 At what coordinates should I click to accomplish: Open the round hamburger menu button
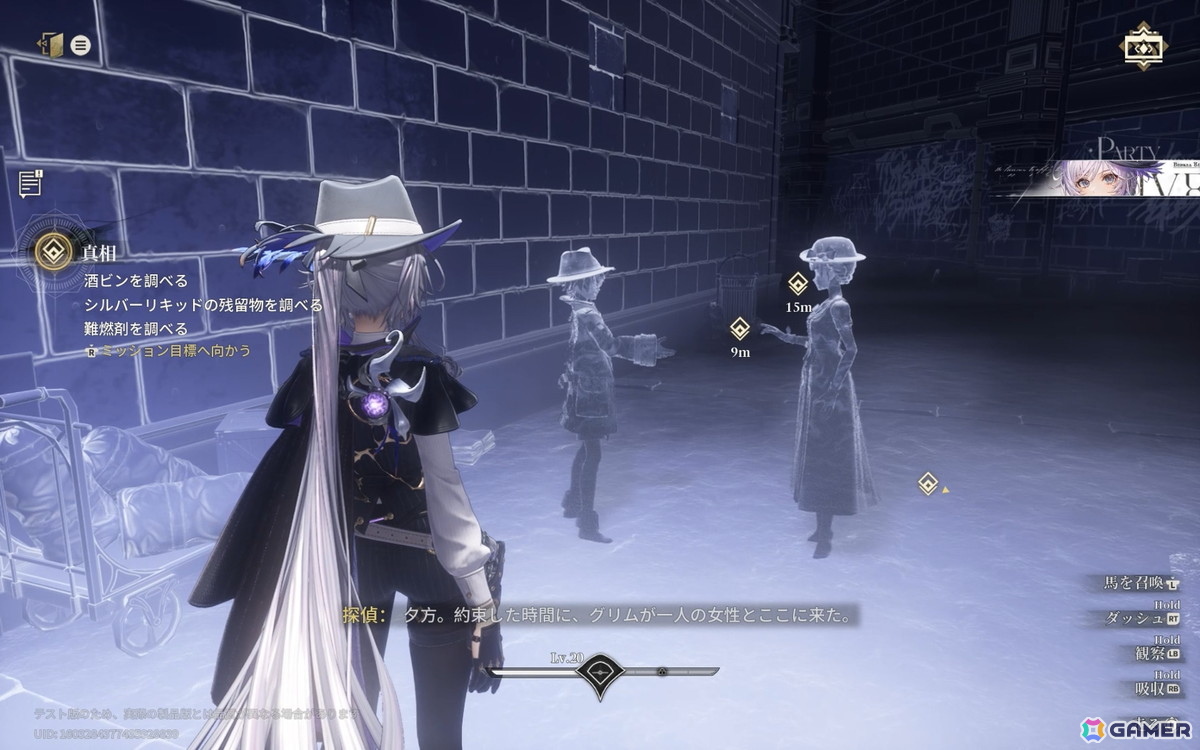pyautogui.click(x=81, y=45)
